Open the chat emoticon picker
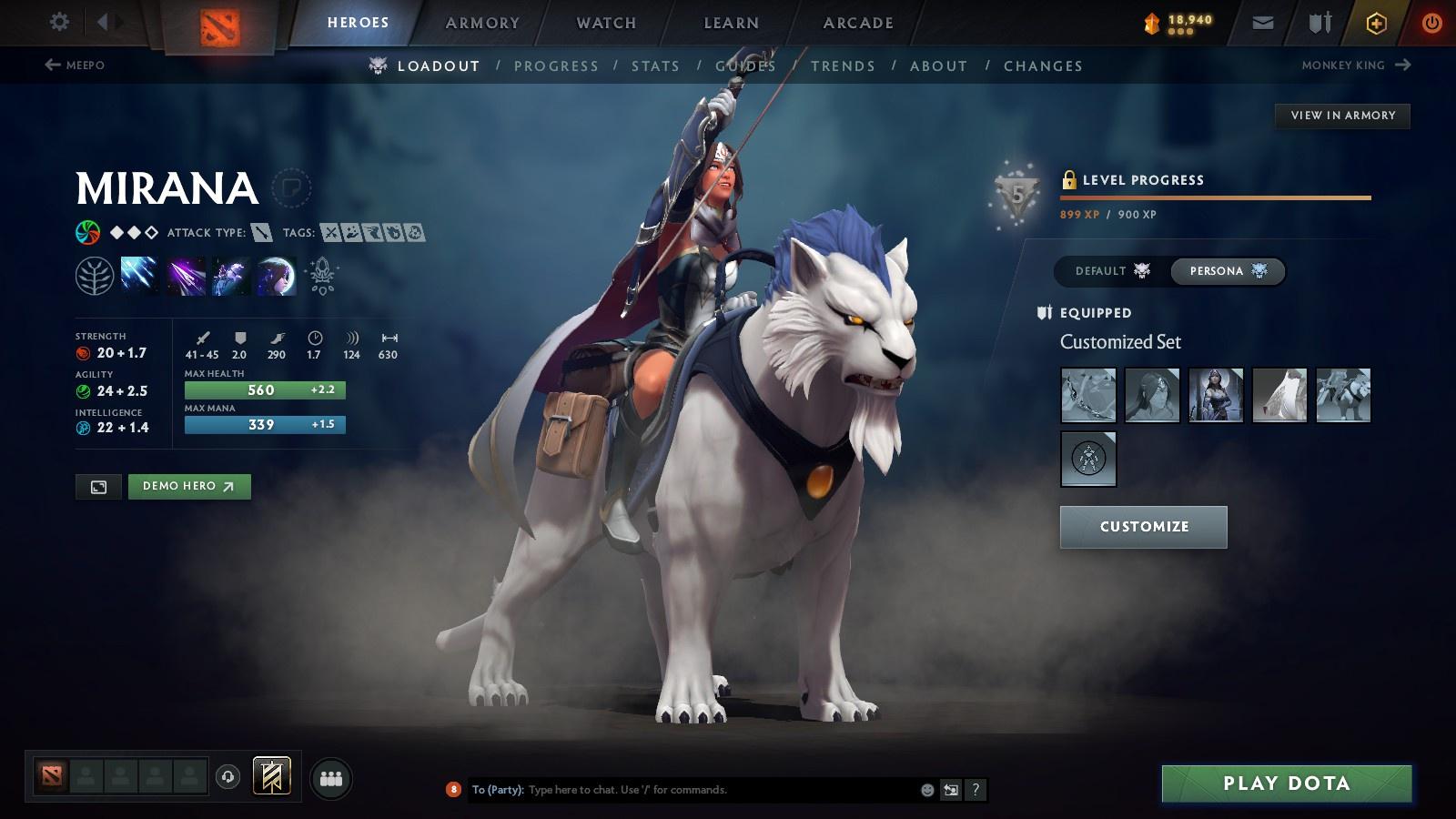This screenshot has width=1456, height=819. tap(925, 790)
